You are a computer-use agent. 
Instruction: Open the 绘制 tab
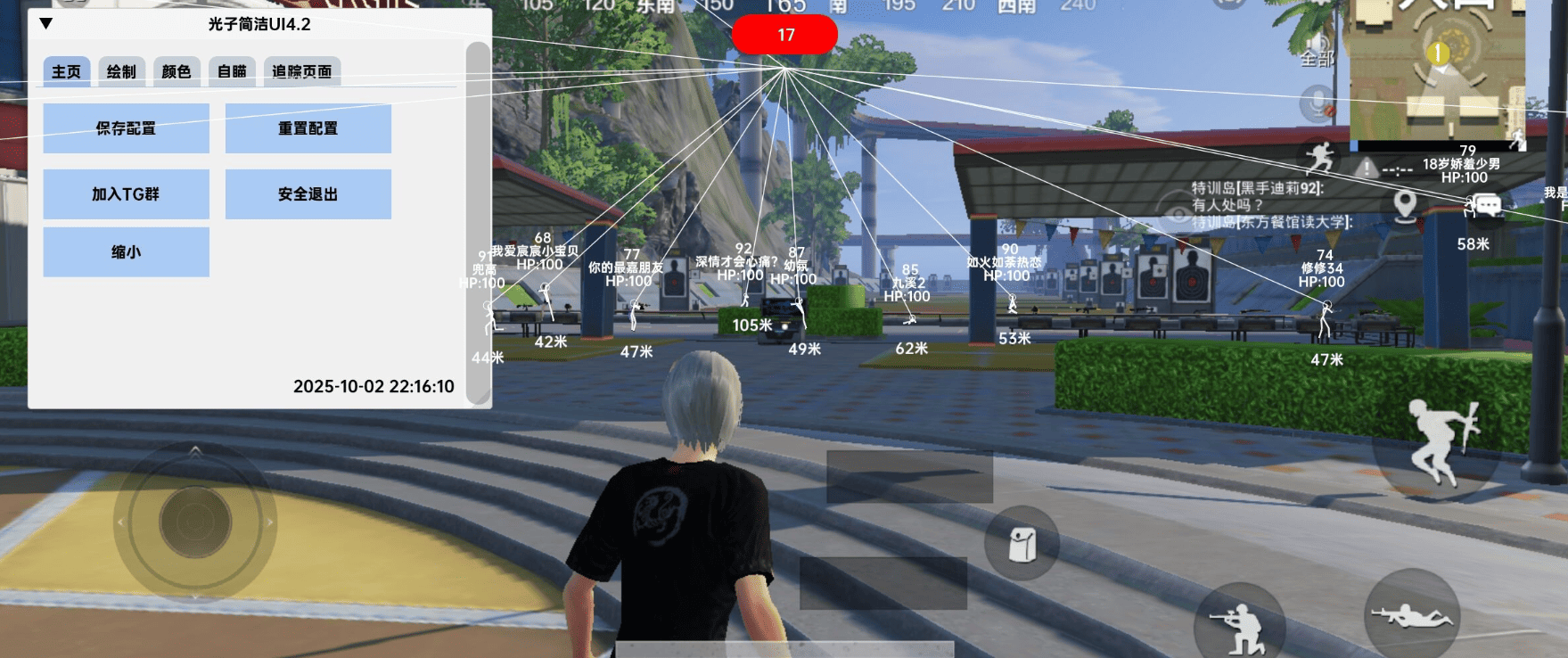pos(121,71)
